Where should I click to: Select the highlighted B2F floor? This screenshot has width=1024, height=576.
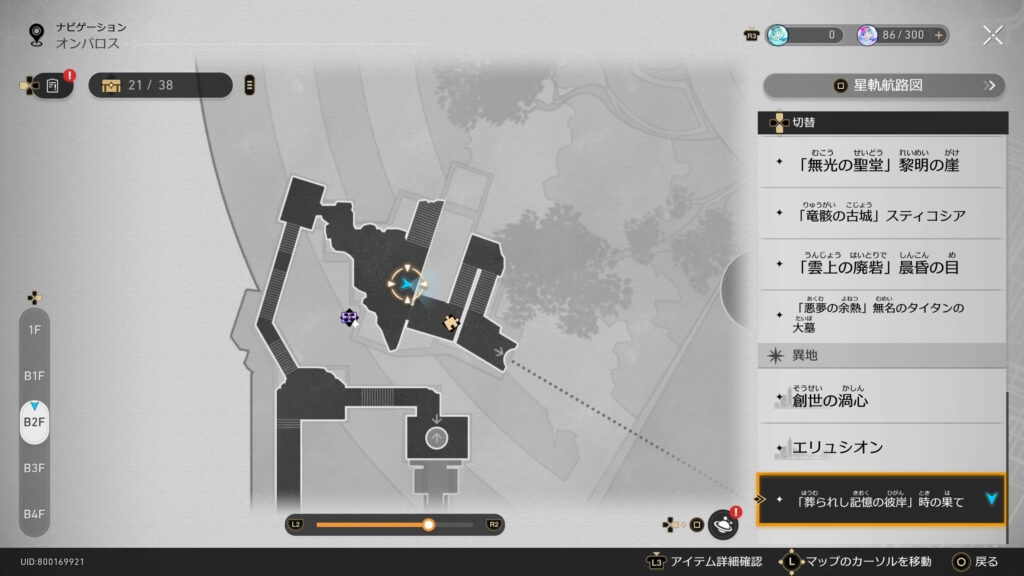pos(34,421)
